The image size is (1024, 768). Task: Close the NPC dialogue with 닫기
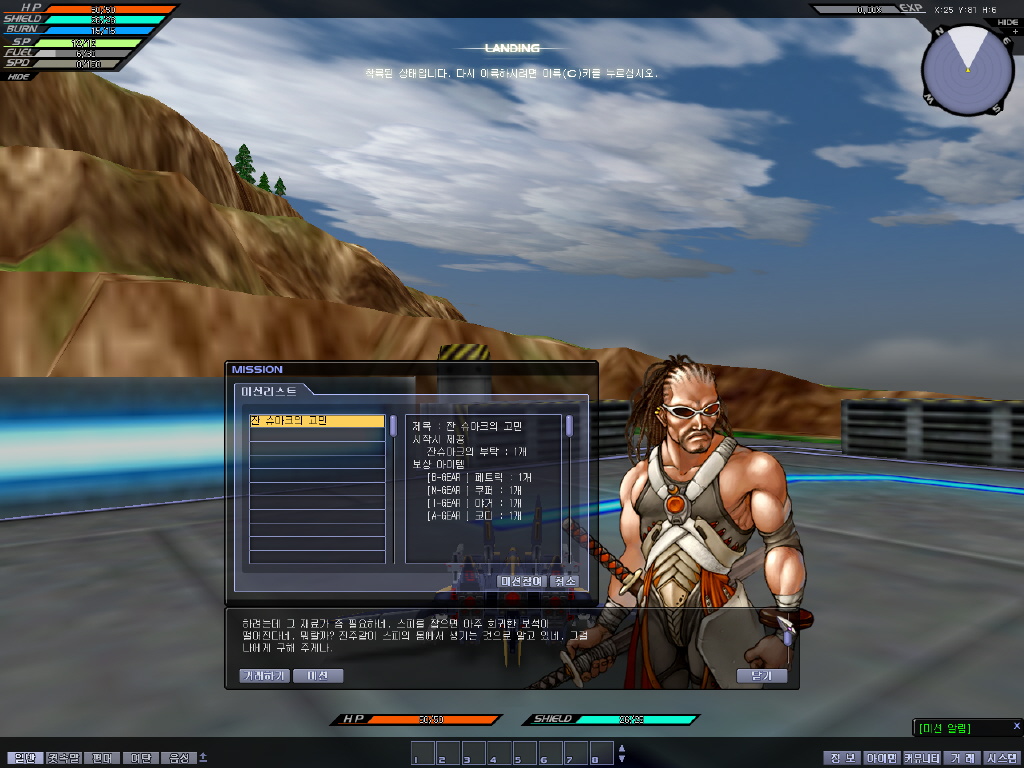pos(761,676)
